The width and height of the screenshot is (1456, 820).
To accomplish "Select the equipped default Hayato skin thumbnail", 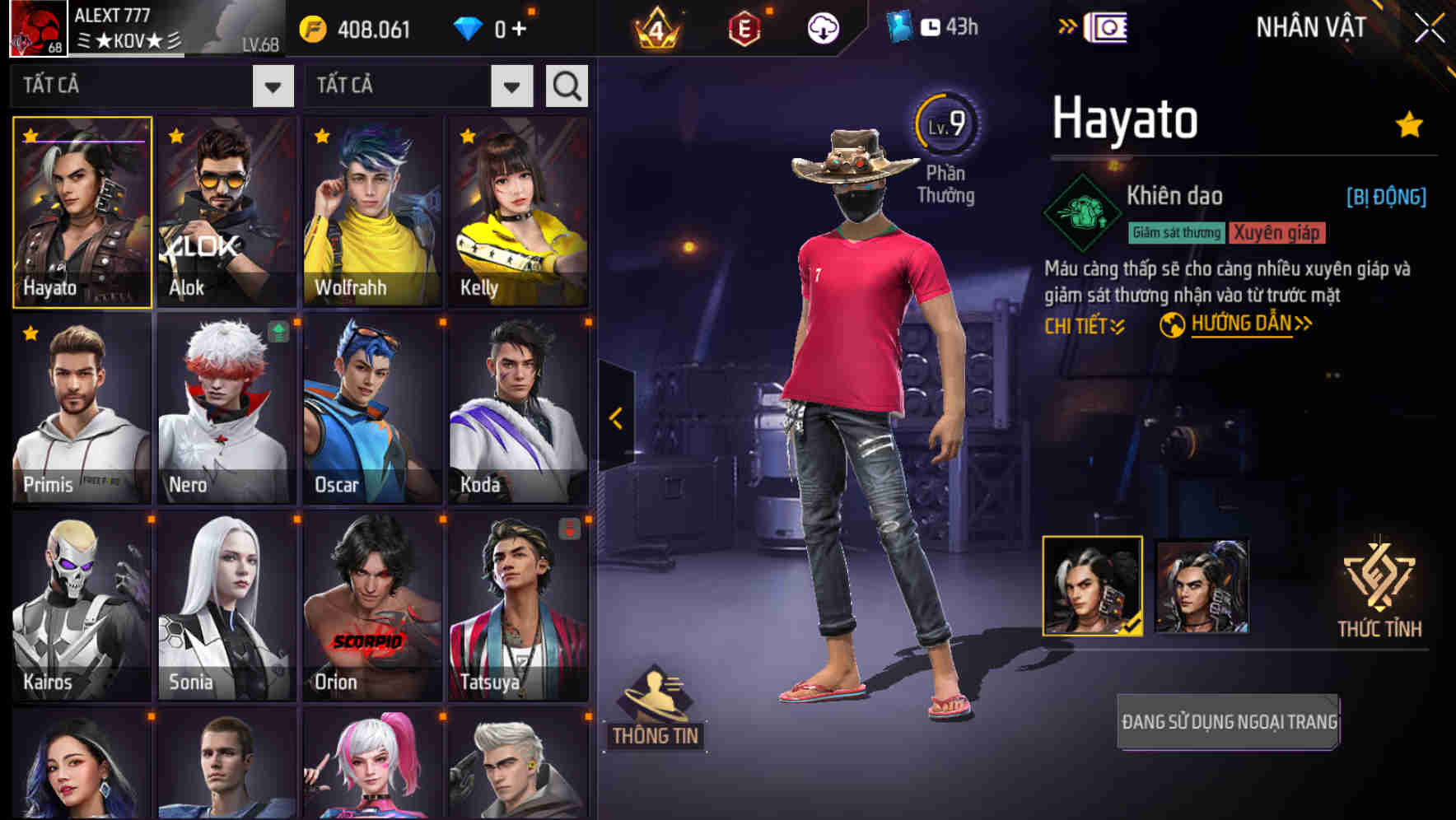I will point(1093,585).
